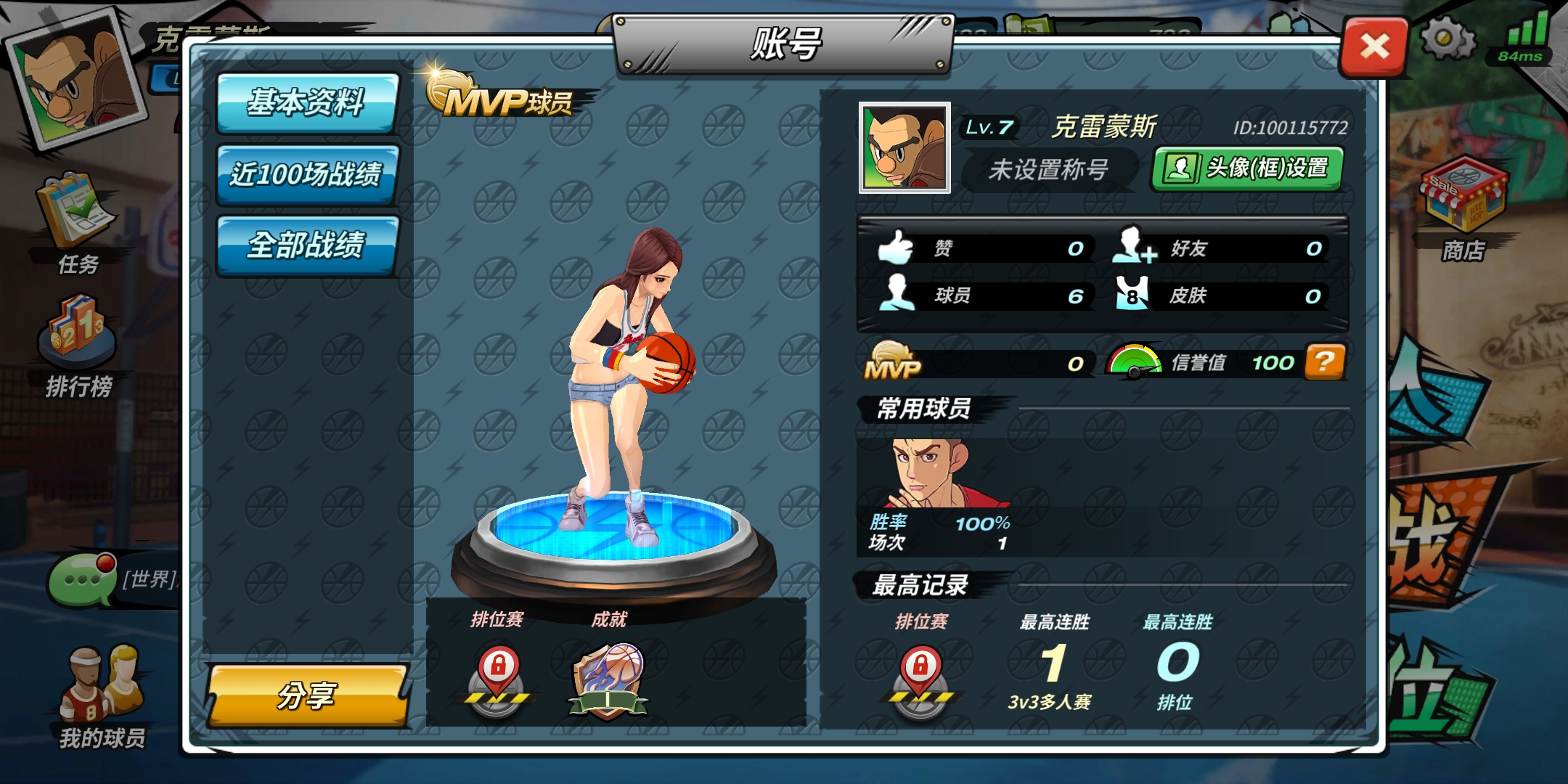Show the 全部战绩 tab

pos(307,245)
